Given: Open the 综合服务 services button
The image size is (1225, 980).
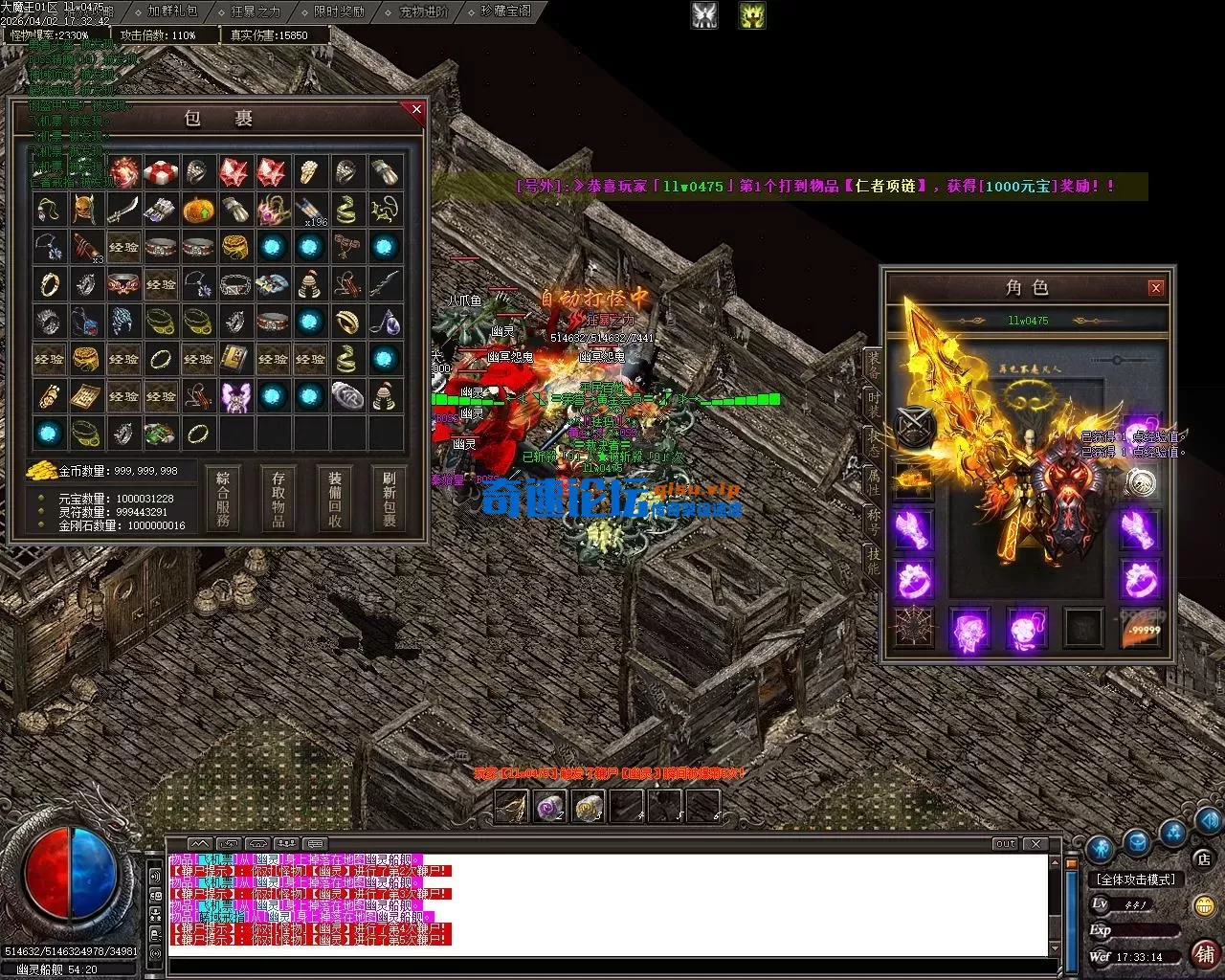Looking at the screenshot, I should click(x=223, y=498).
